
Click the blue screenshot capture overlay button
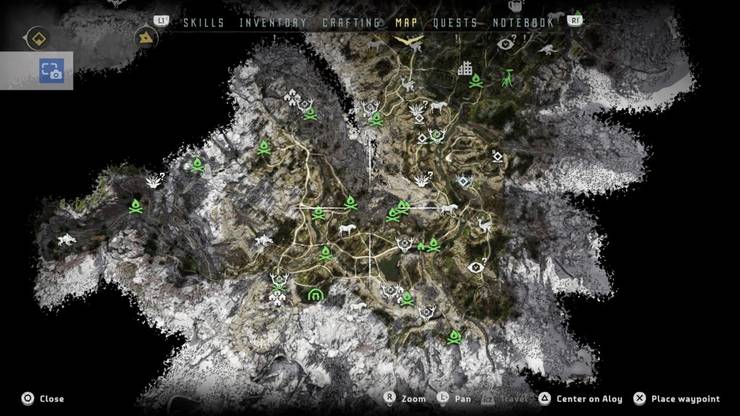tap(50, 70)
